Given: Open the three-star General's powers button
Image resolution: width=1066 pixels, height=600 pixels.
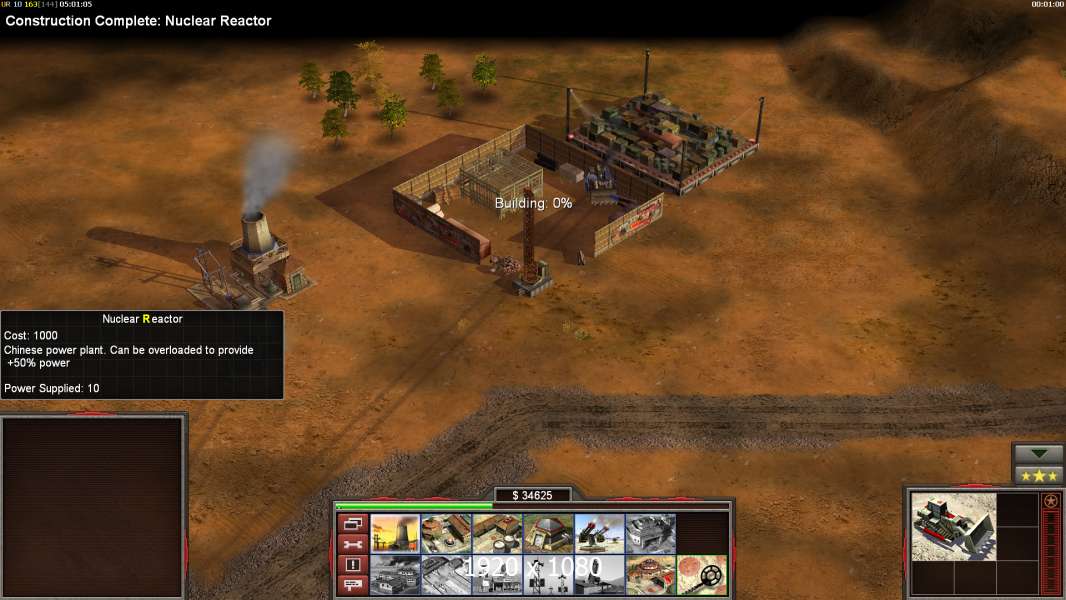Looking at the screenshot, I should pos(1038,475).
